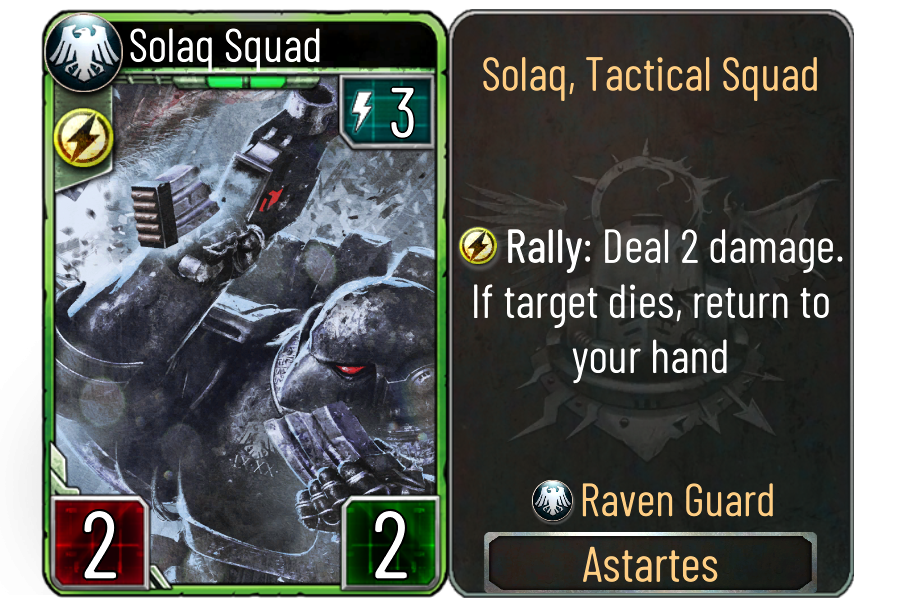This screenshot has width=900, height=600.
Task: Open the Astartes tag box
Action: point(650,565)
